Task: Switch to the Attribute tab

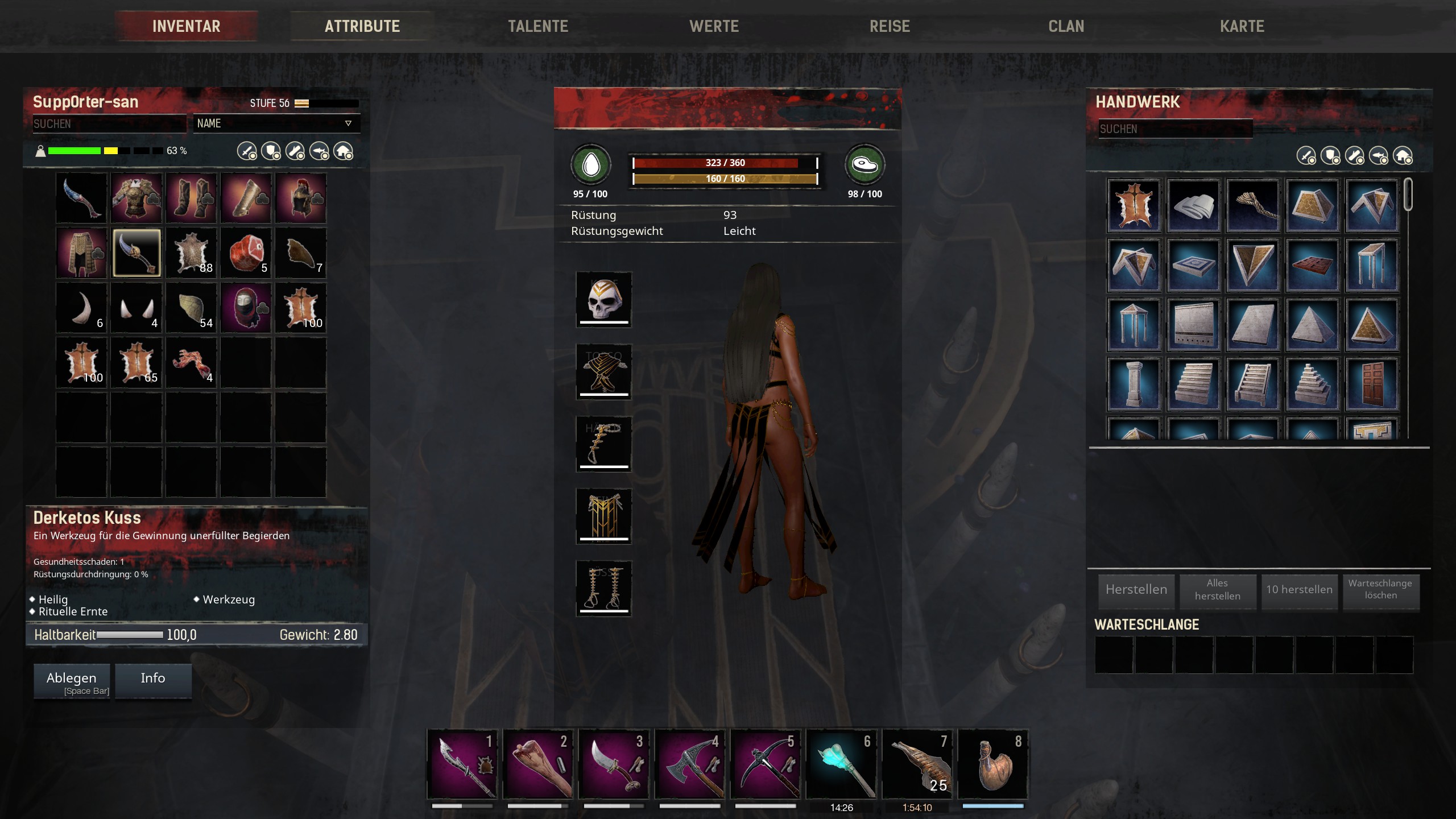Action: pyautogui.click(x=362, y=26)
